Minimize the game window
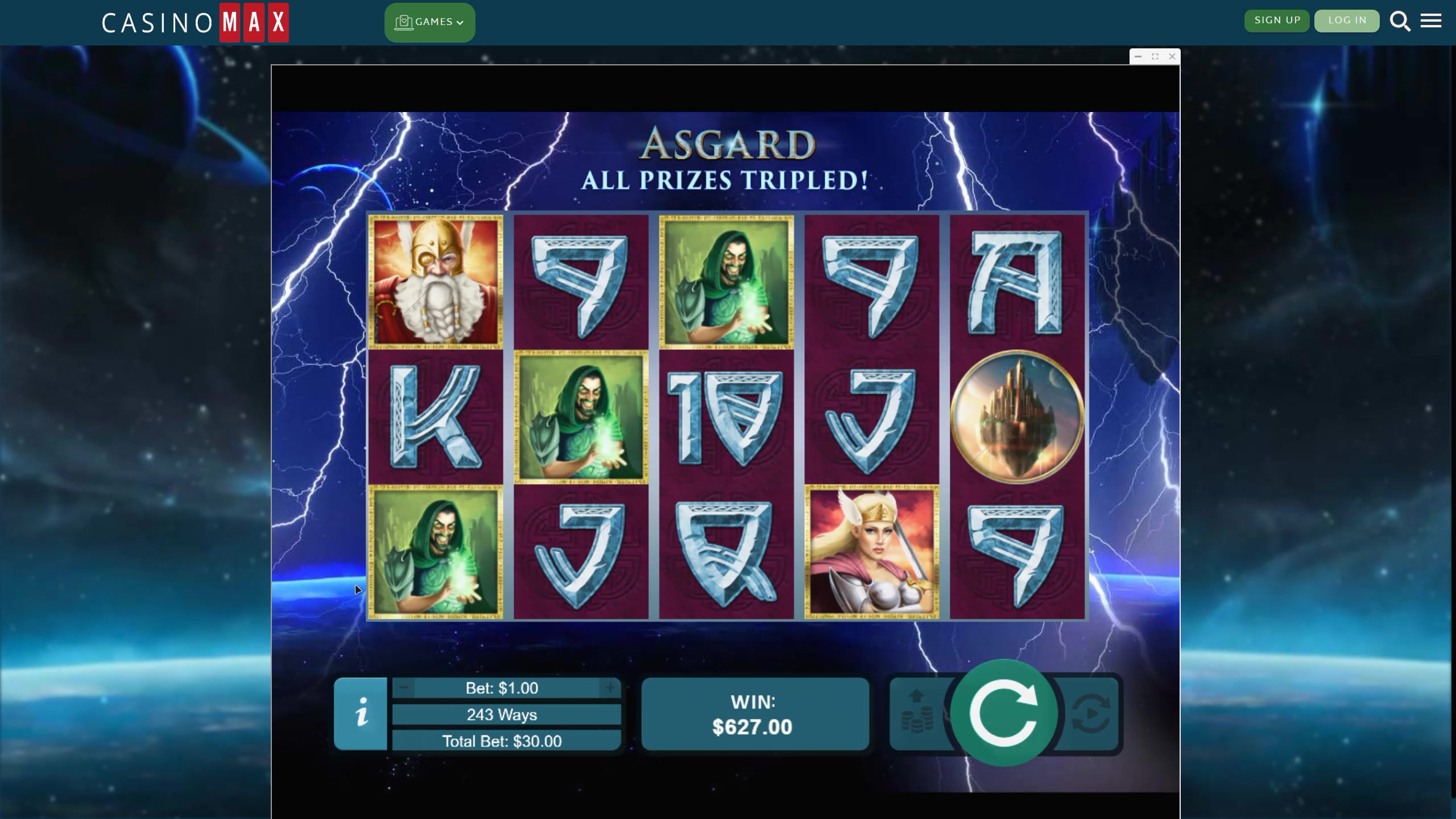The width and height of the screenshot is (1456, 819). pos(1138,56)
